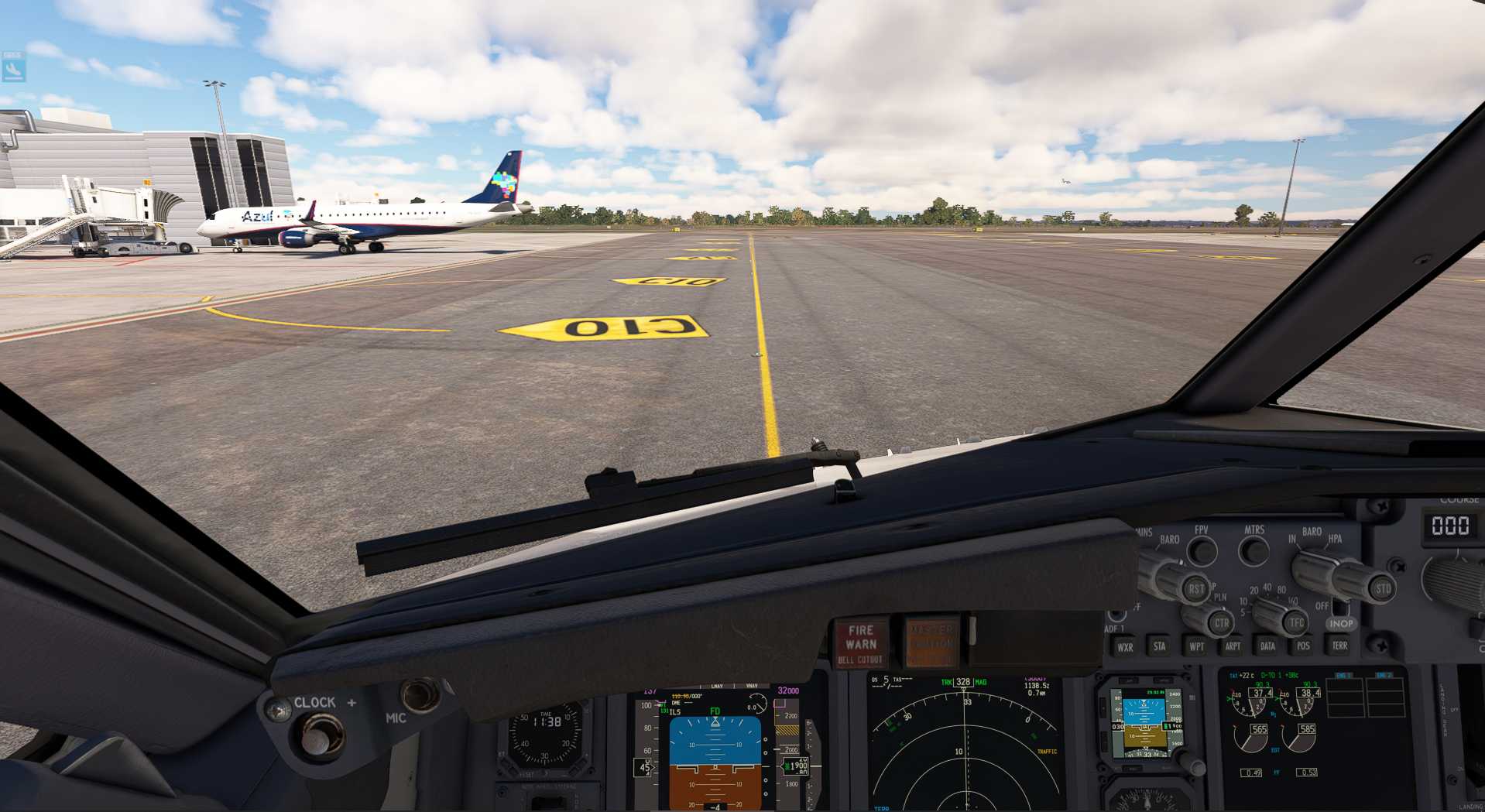Push the FIRE WARN bell cutout button
The height and width of the screenshot is (812, 1485).
(x=861, y=643)
